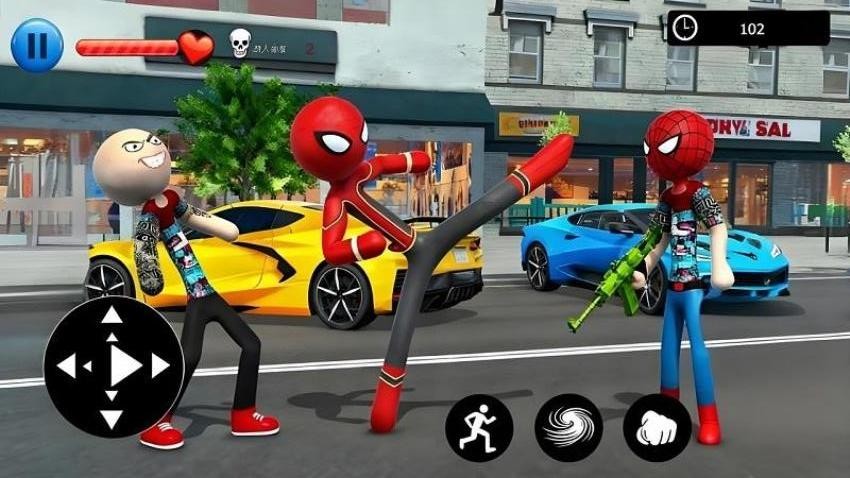
Task: Activate the swirl web attack button
Action: click(568, 427)
